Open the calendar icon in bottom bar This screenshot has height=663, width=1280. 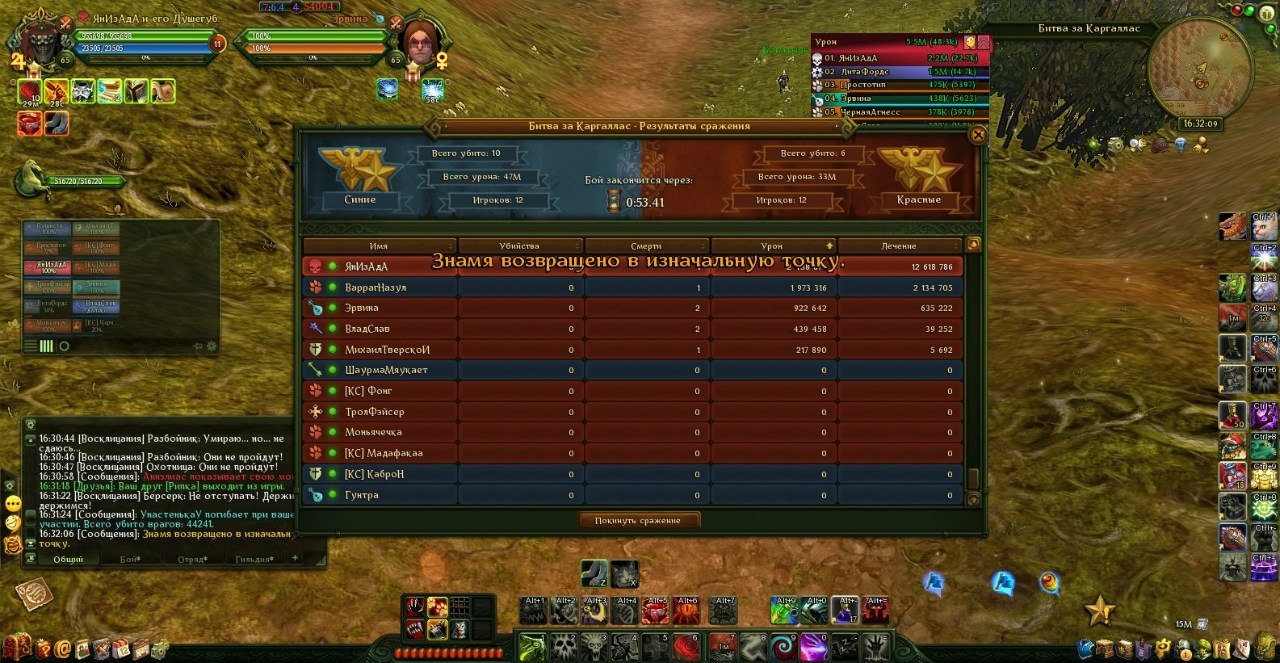pos(121,648)
